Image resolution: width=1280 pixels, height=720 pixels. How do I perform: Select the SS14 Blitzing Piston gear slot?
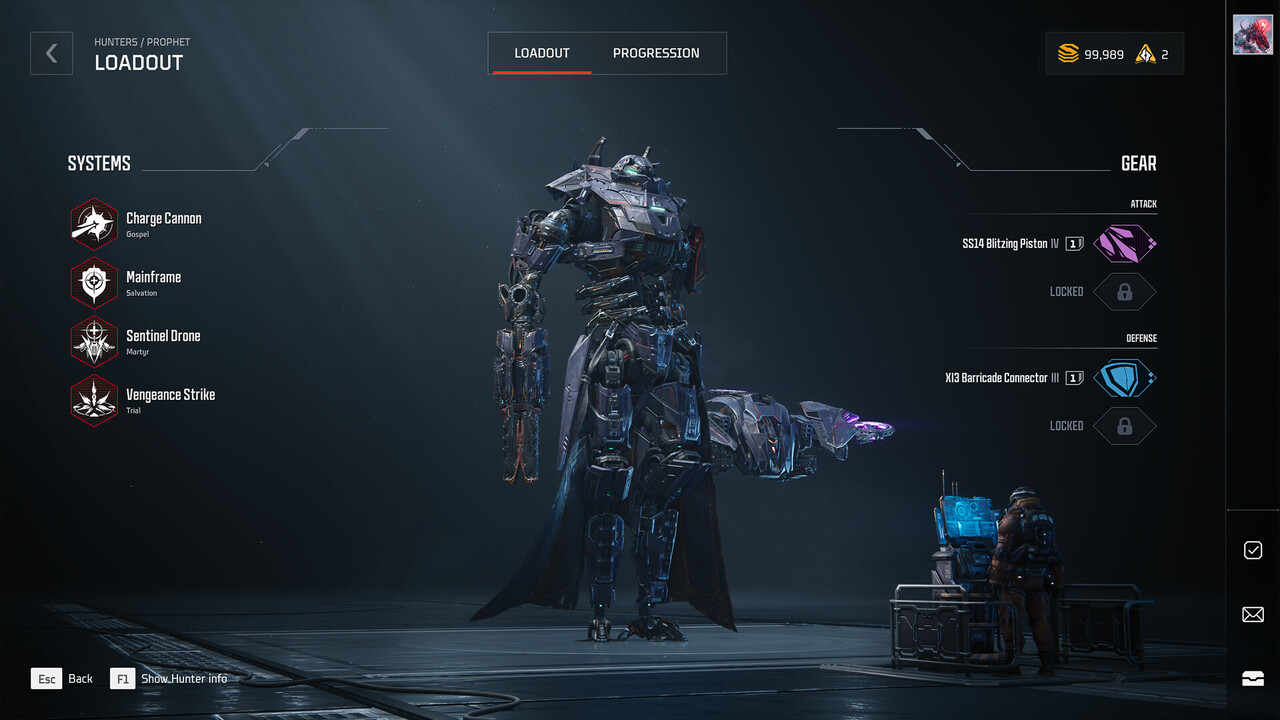(1124, 244)
